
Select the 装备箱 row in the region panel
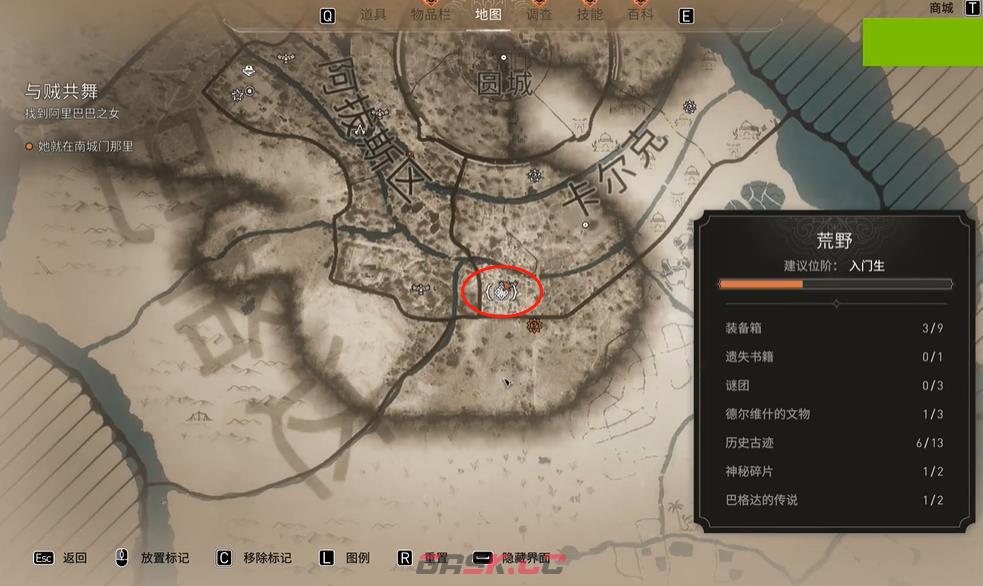(x=834, y=328)
